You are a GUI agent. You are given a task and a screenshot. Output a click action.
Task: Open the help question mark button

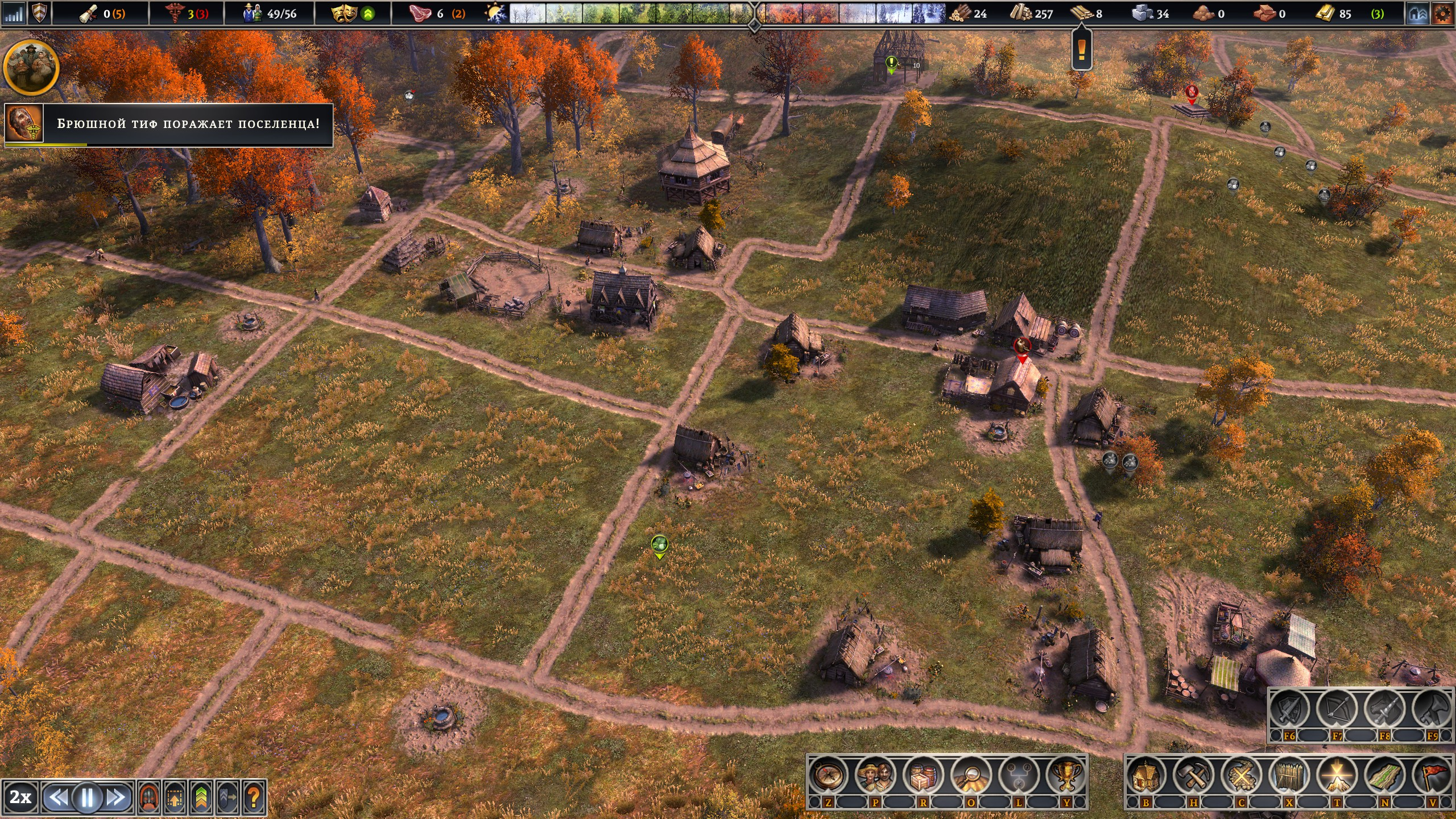tap(254, 797)
